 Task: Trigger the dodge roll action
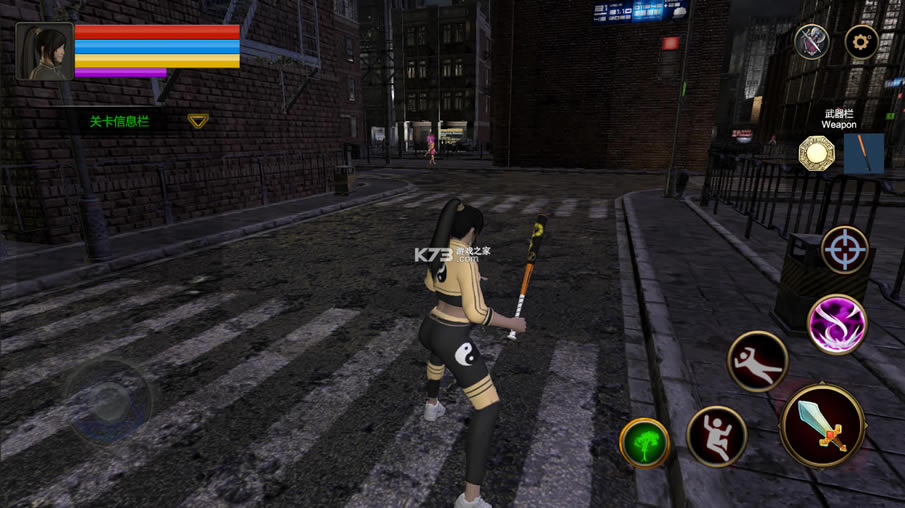click(758, 361)
